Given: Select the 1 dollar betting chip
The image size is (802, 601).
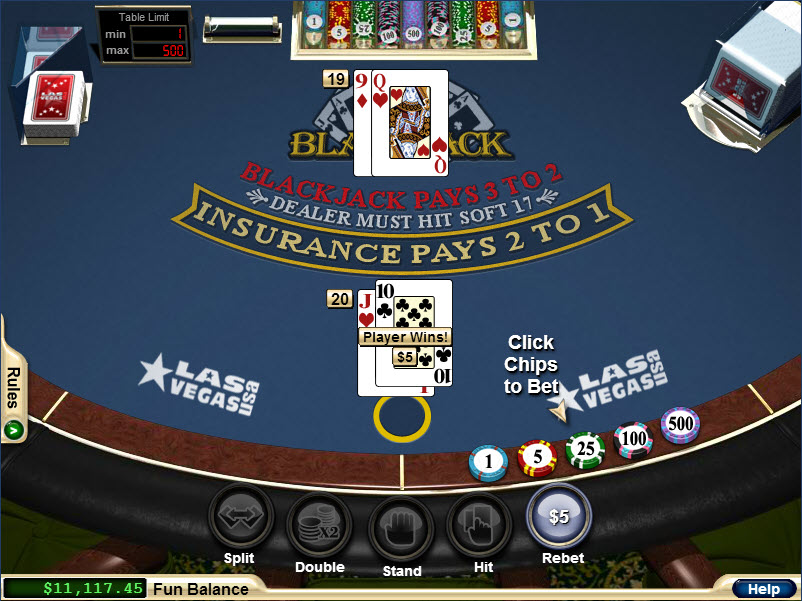Looking at the screenshot, I should click(488, 462).
